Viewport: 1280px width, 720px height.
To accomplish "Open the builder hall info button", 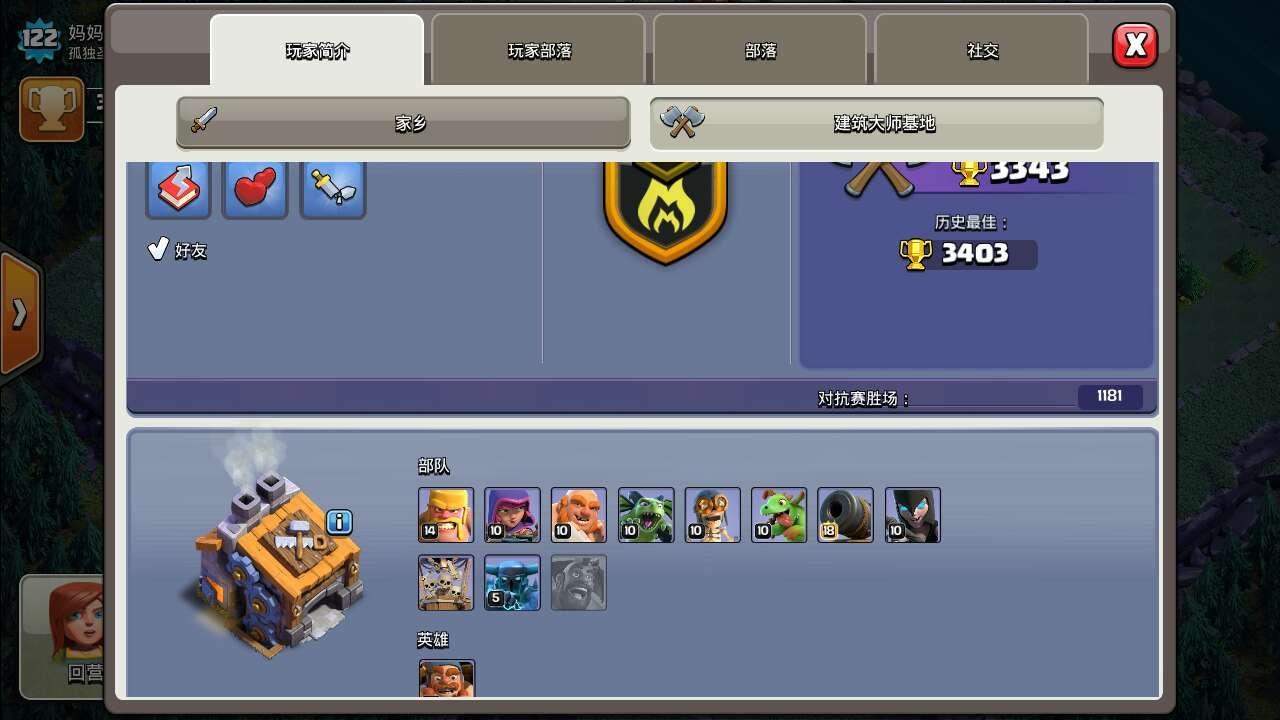I will point(337,519).
